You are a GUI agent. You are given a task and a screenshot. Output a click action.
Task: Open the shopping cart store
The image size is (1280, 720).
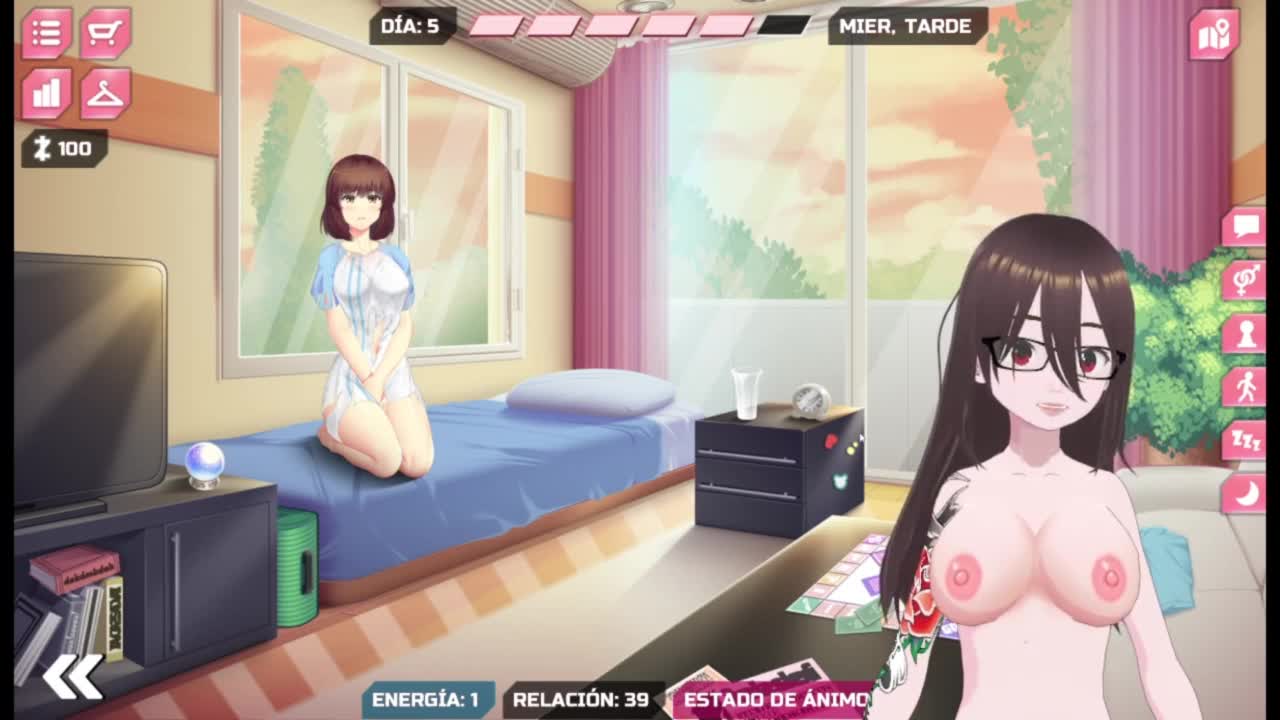pos(105,33)
